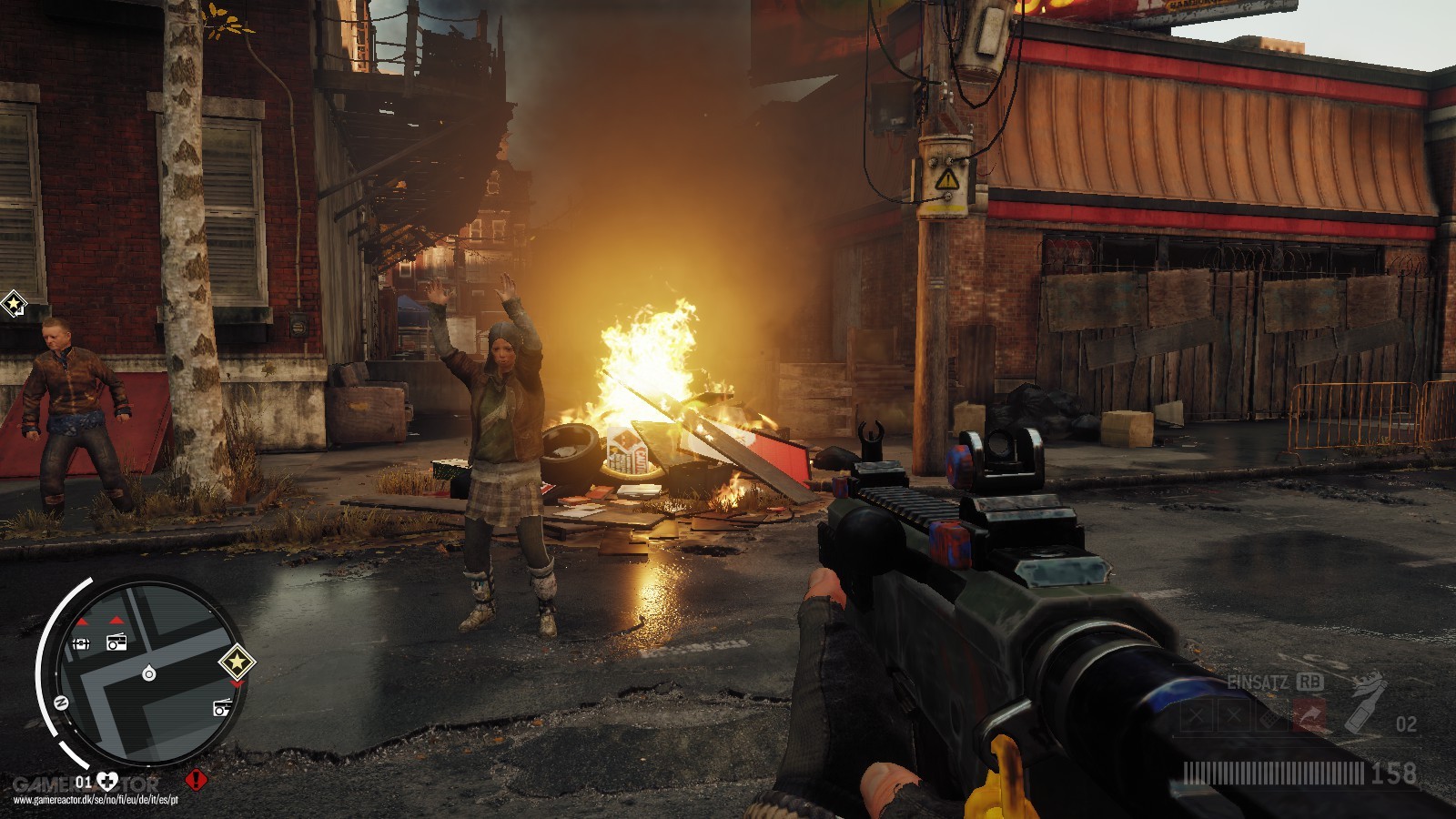Click the red exclamation alert icon

[x=197, y=780]
